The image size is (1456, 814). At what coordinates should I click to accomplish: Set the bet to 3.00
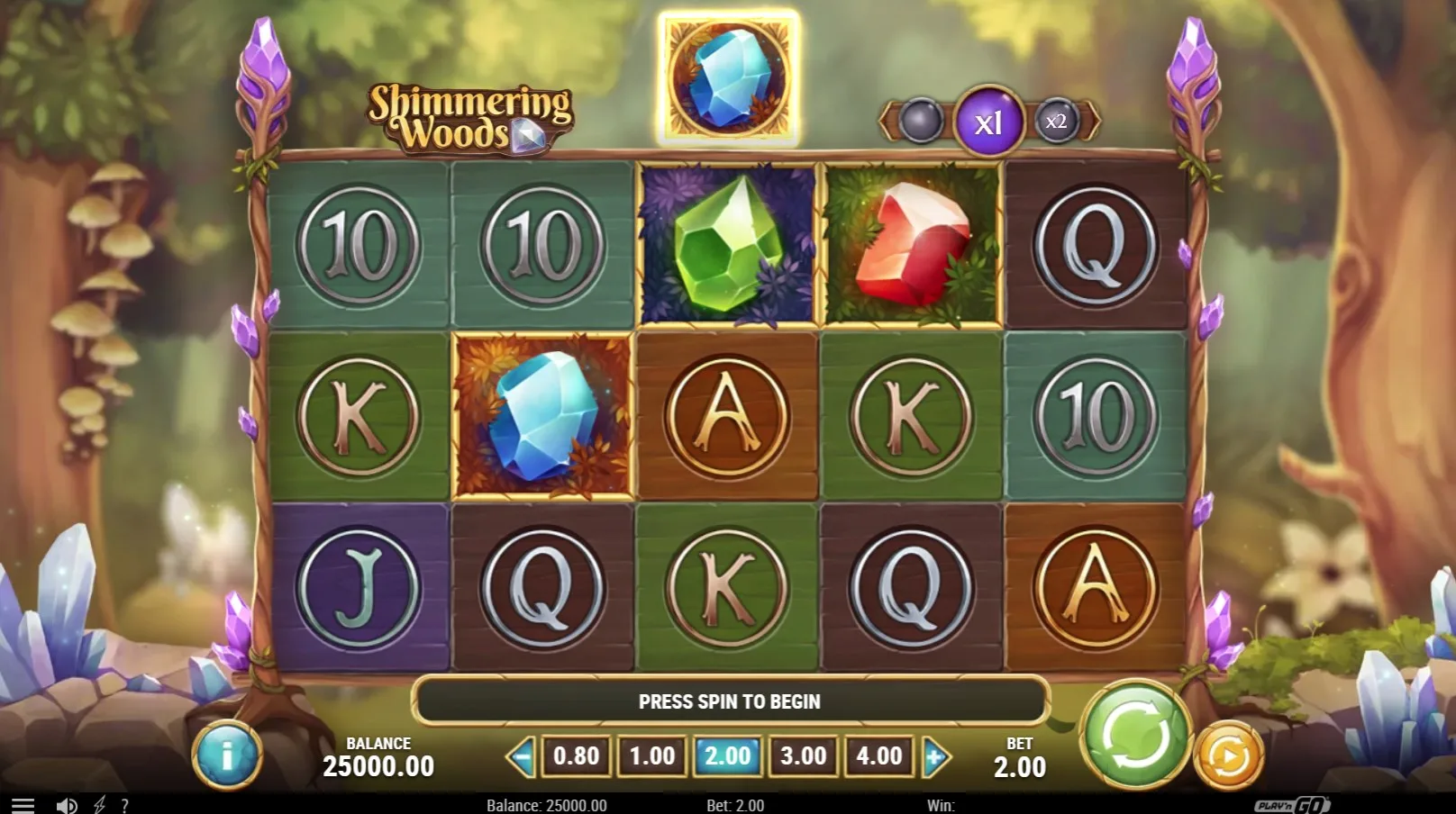coord(803,755)
